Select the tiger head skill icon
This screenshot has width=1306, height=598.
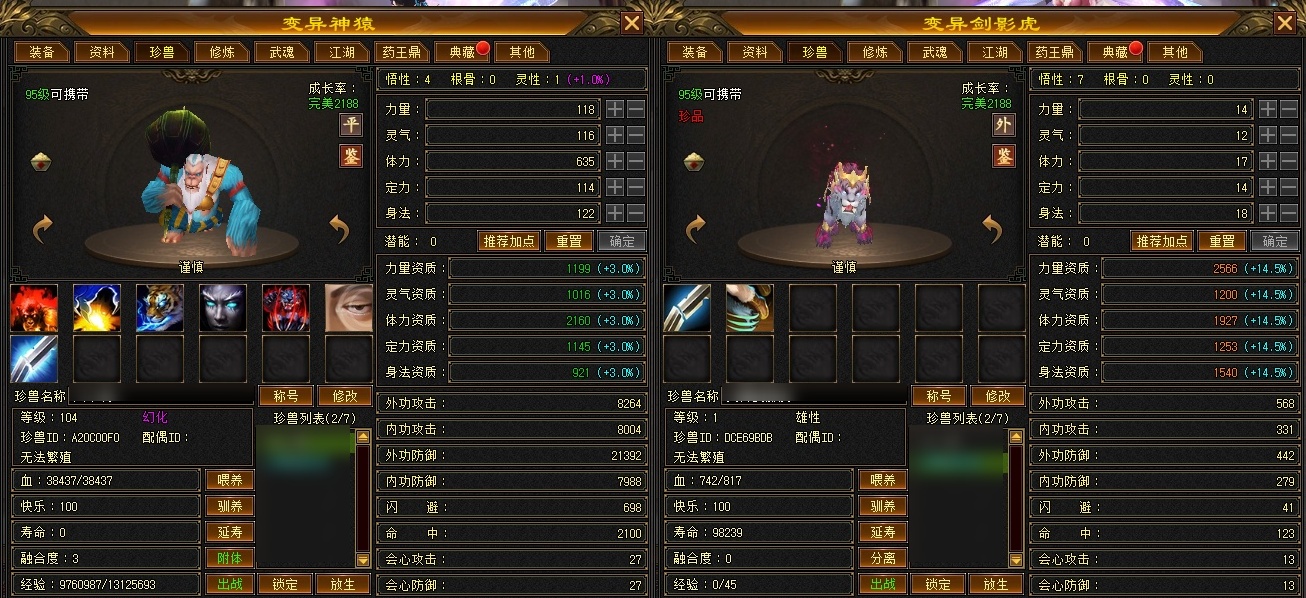(x=160, y=308)
